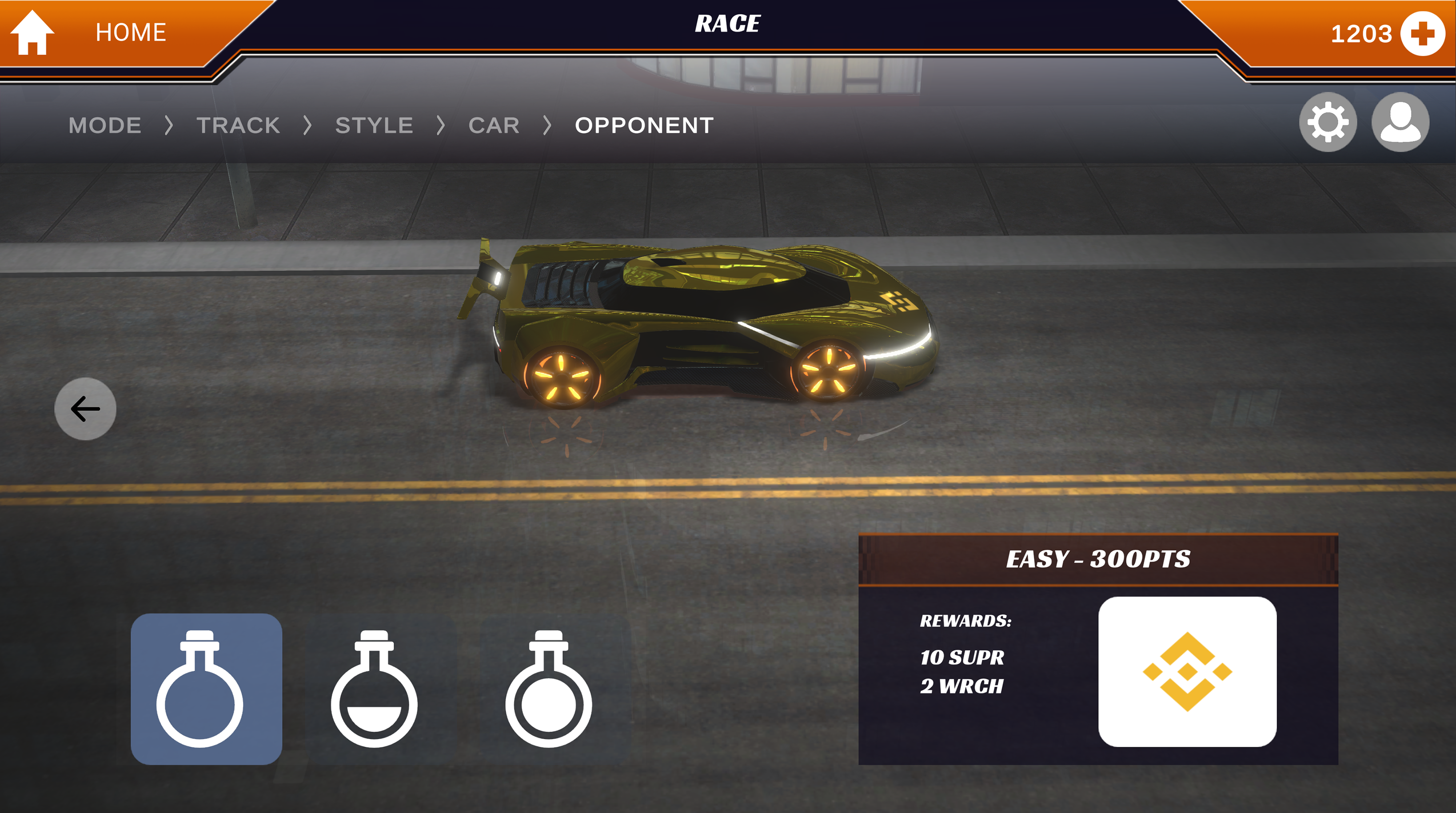This screenshot has height=813, width=1456.
Task: Switch to the Style step
Action: (374, 125)
